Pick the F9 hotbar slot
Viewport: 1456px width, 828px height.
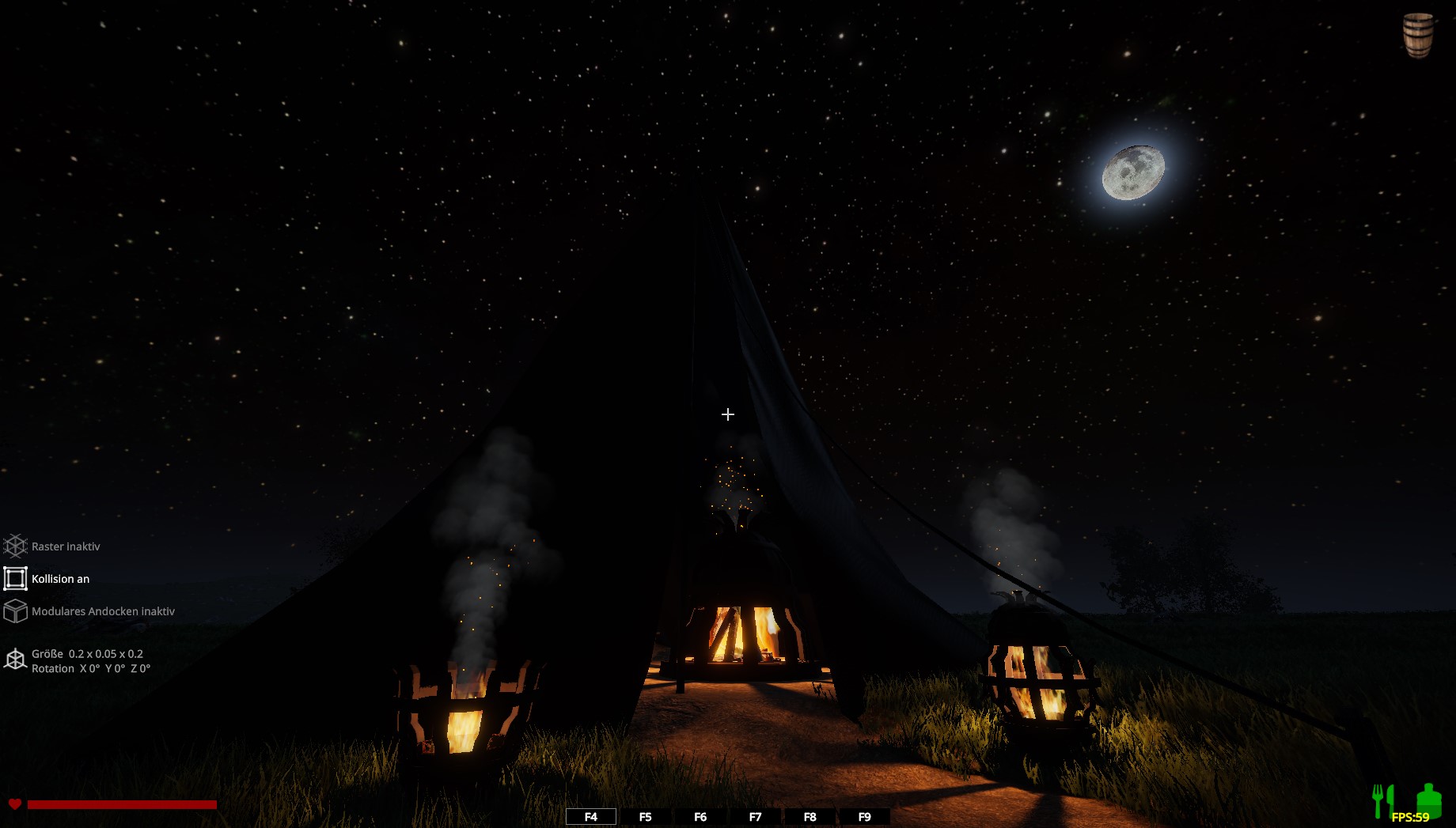[x=864, y=817]
